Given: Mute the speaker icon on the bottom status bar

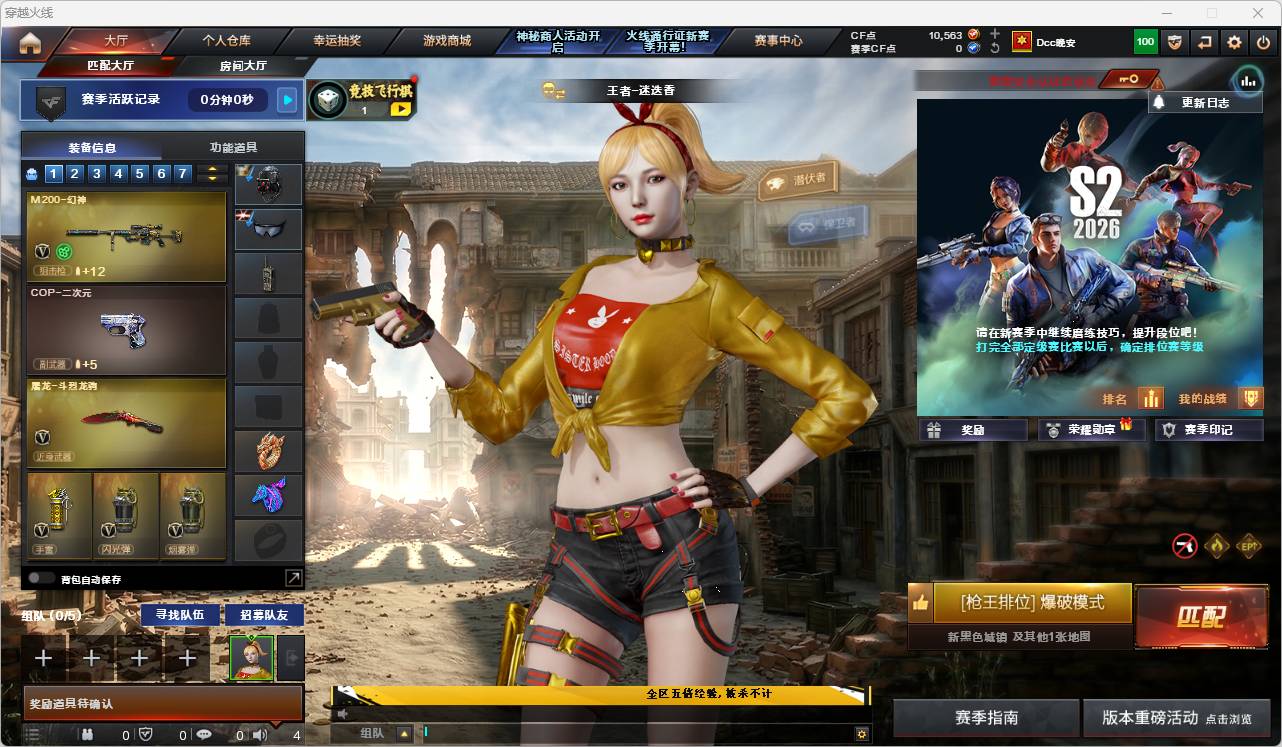Looking at the screenshot, I should click(x=258, y=735).
